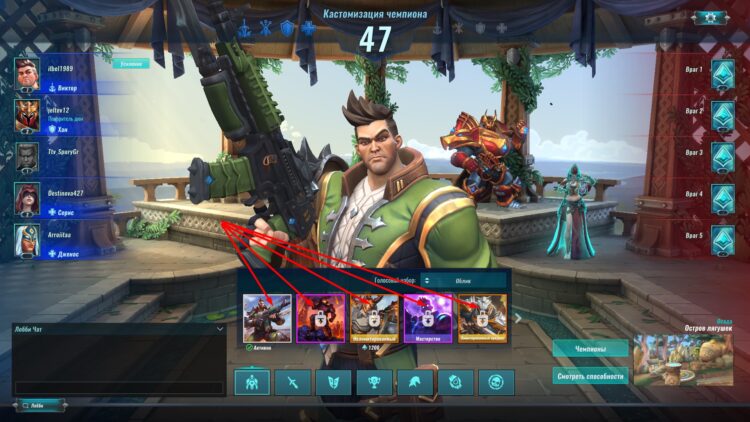Image resolution: width=750 pixels, height=422 pixels.
Task: Select the locked red fiery skin
Action: point(320,318)
